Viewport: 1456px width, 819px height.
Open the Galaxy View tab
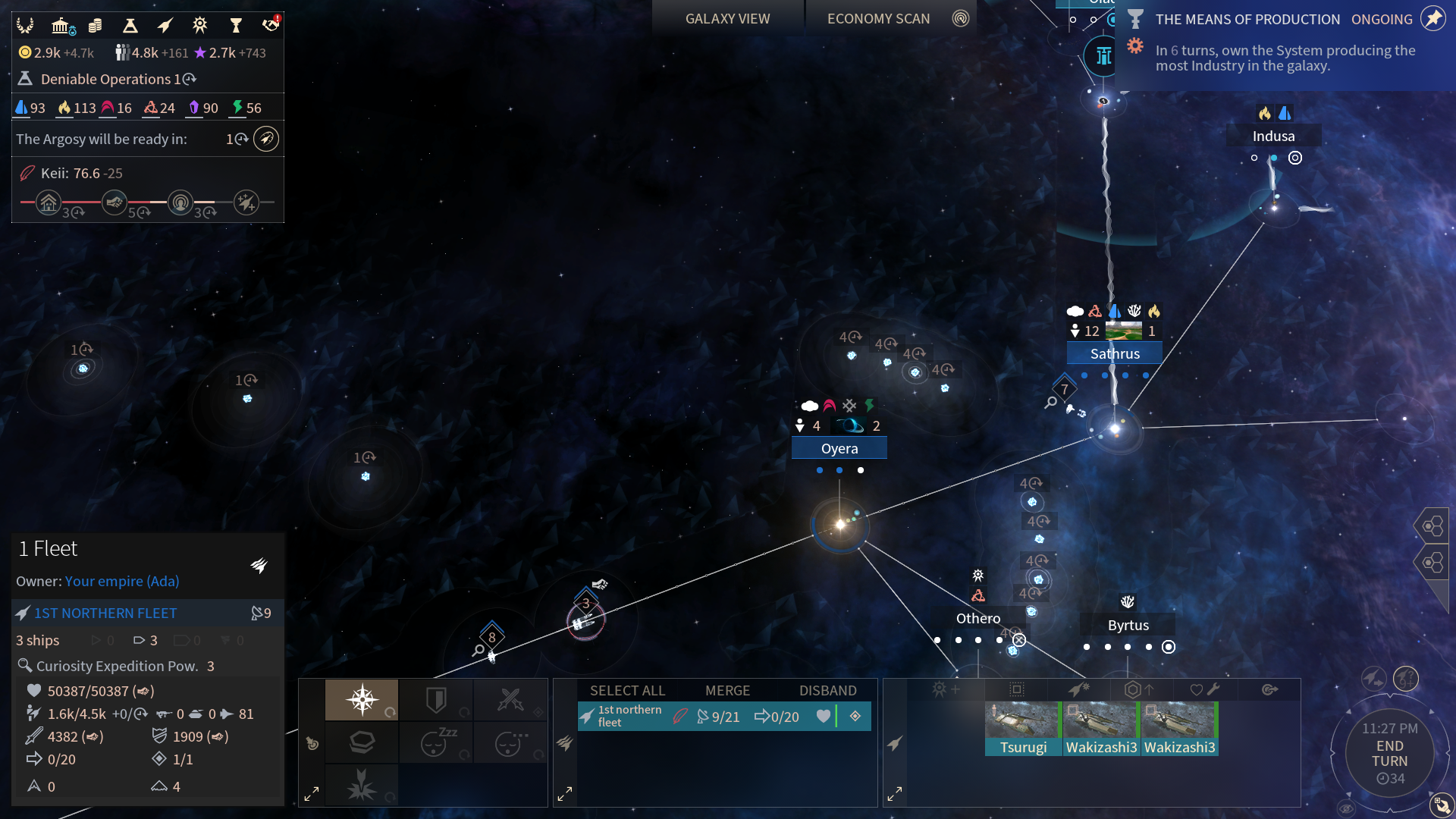click(727, 19)
